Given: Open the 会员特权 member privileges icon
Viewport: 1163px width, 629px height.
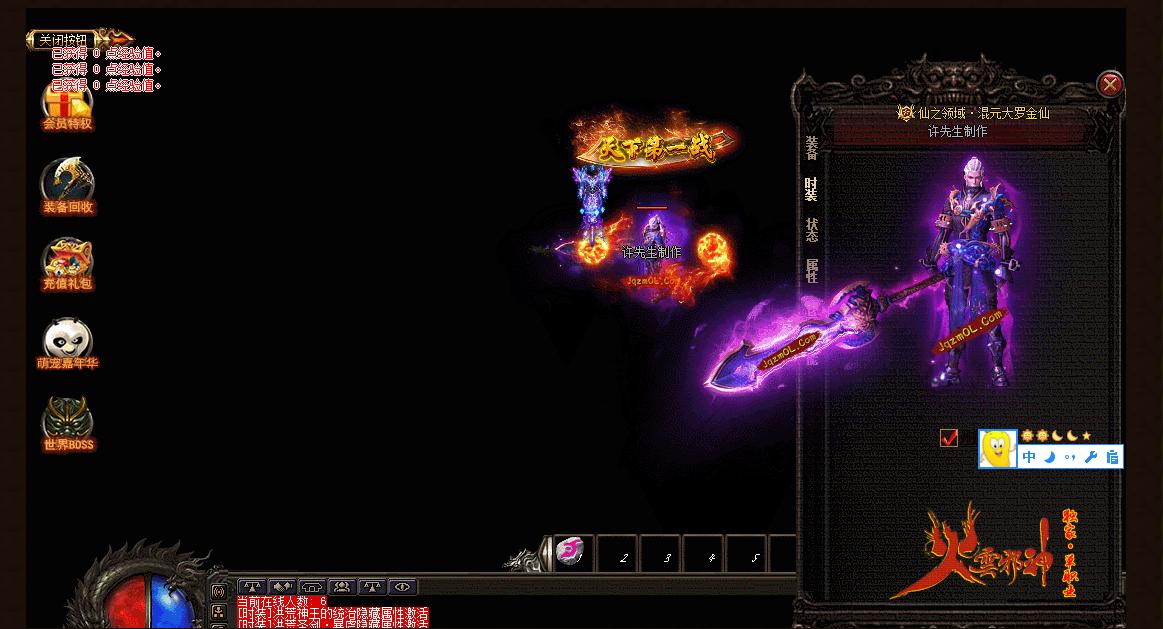Looking at the screenshot, I should pos(67,105).
